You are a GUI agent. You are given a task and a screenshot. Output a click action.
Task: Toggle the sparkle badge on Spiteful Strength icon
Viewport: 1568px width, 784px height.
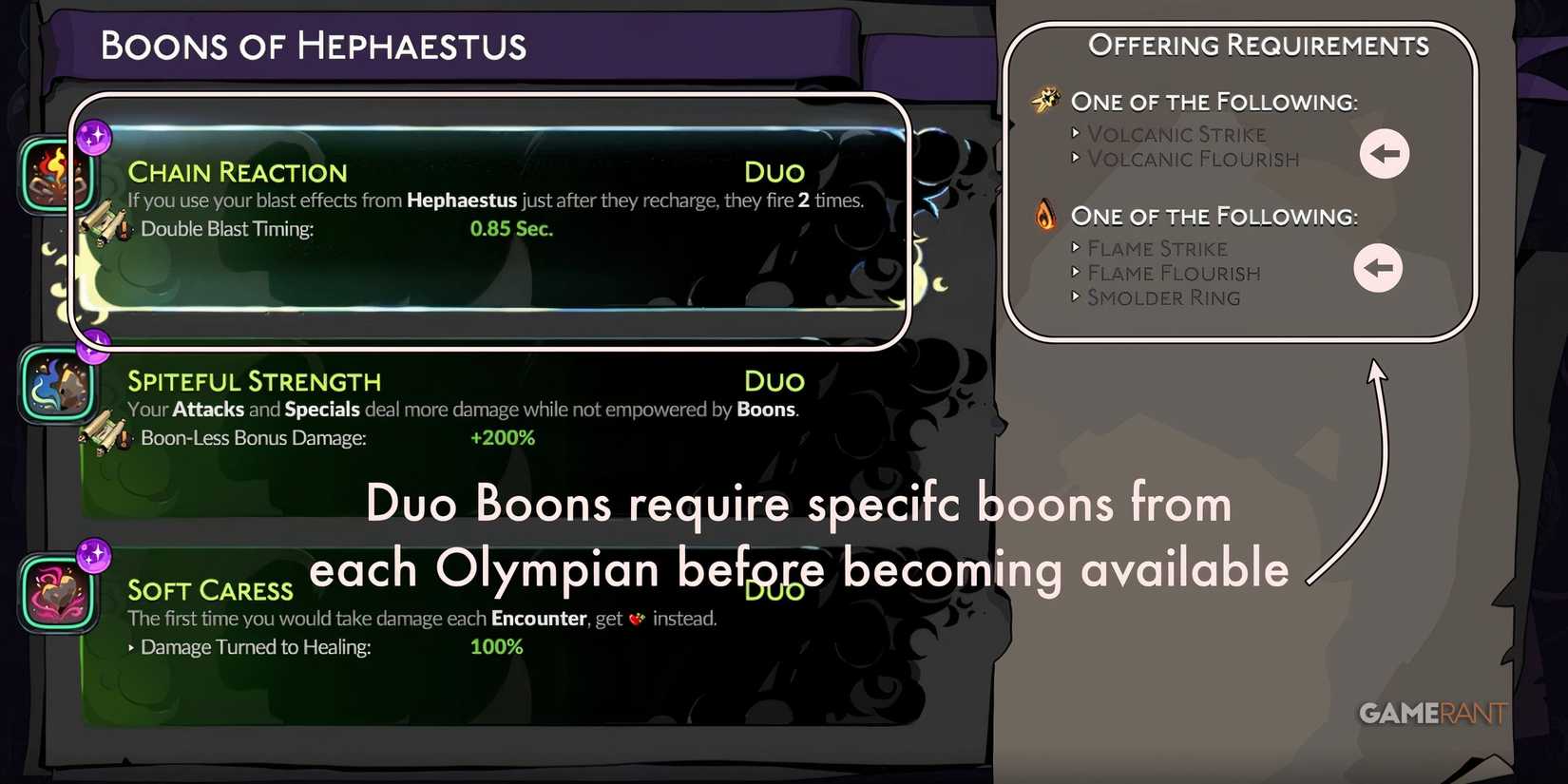pyautogui.click(x=92, y=350)
